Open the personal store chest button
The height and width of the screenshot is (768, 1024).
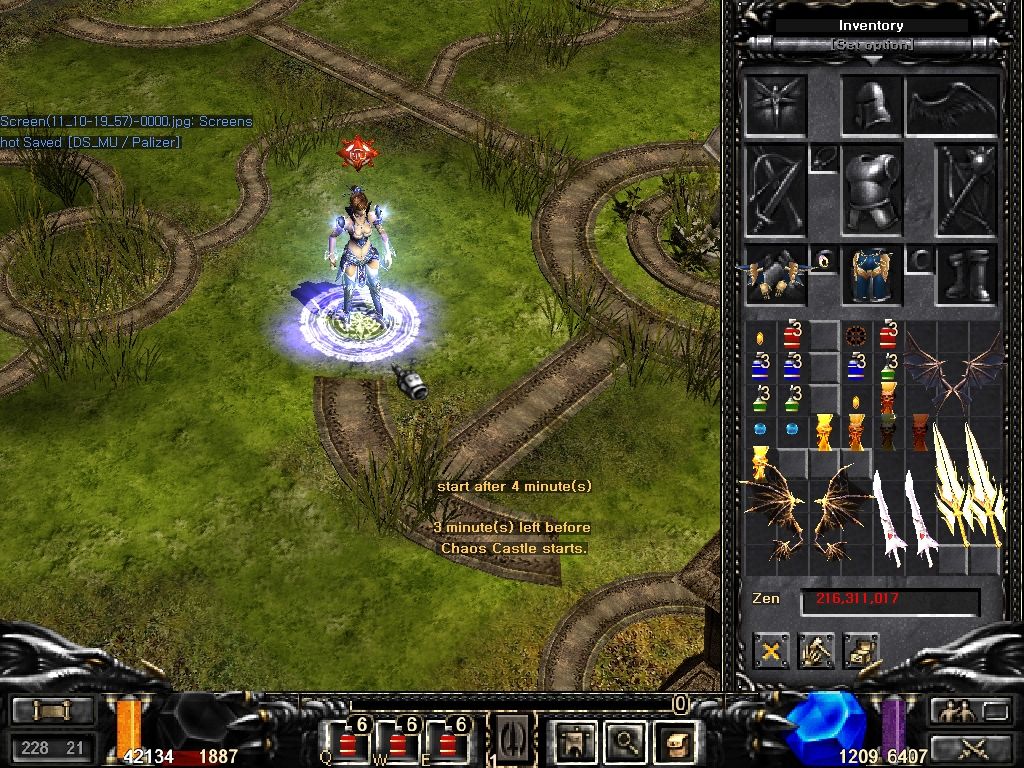pos(860,651)
